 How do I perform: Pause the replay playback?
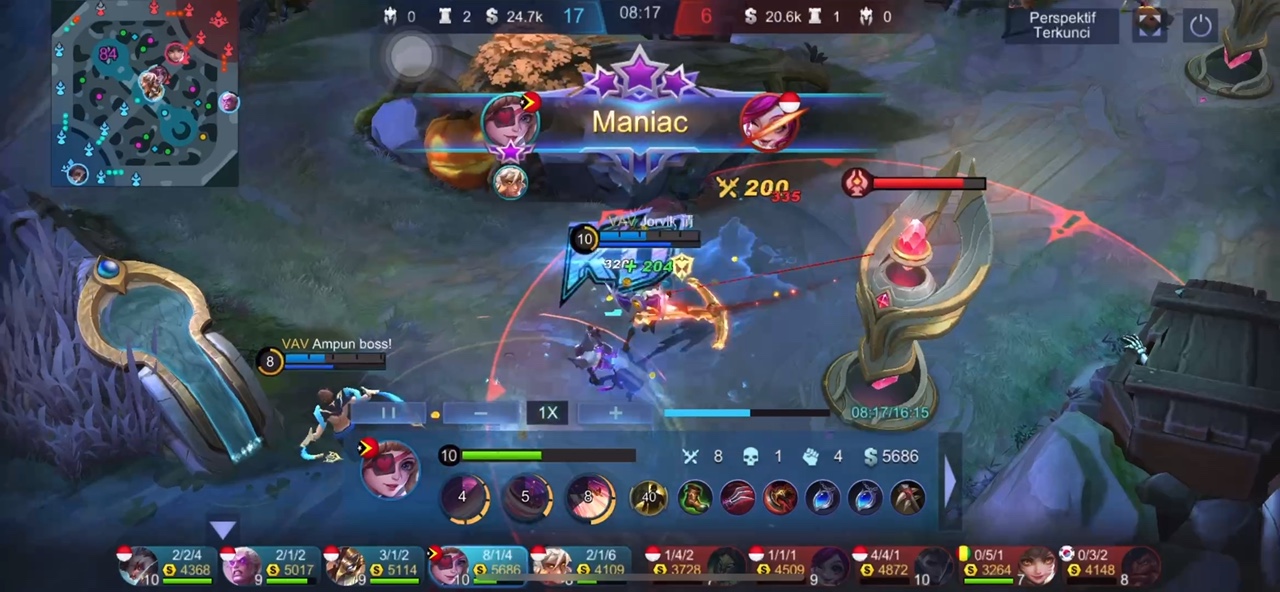coord(387,413)
